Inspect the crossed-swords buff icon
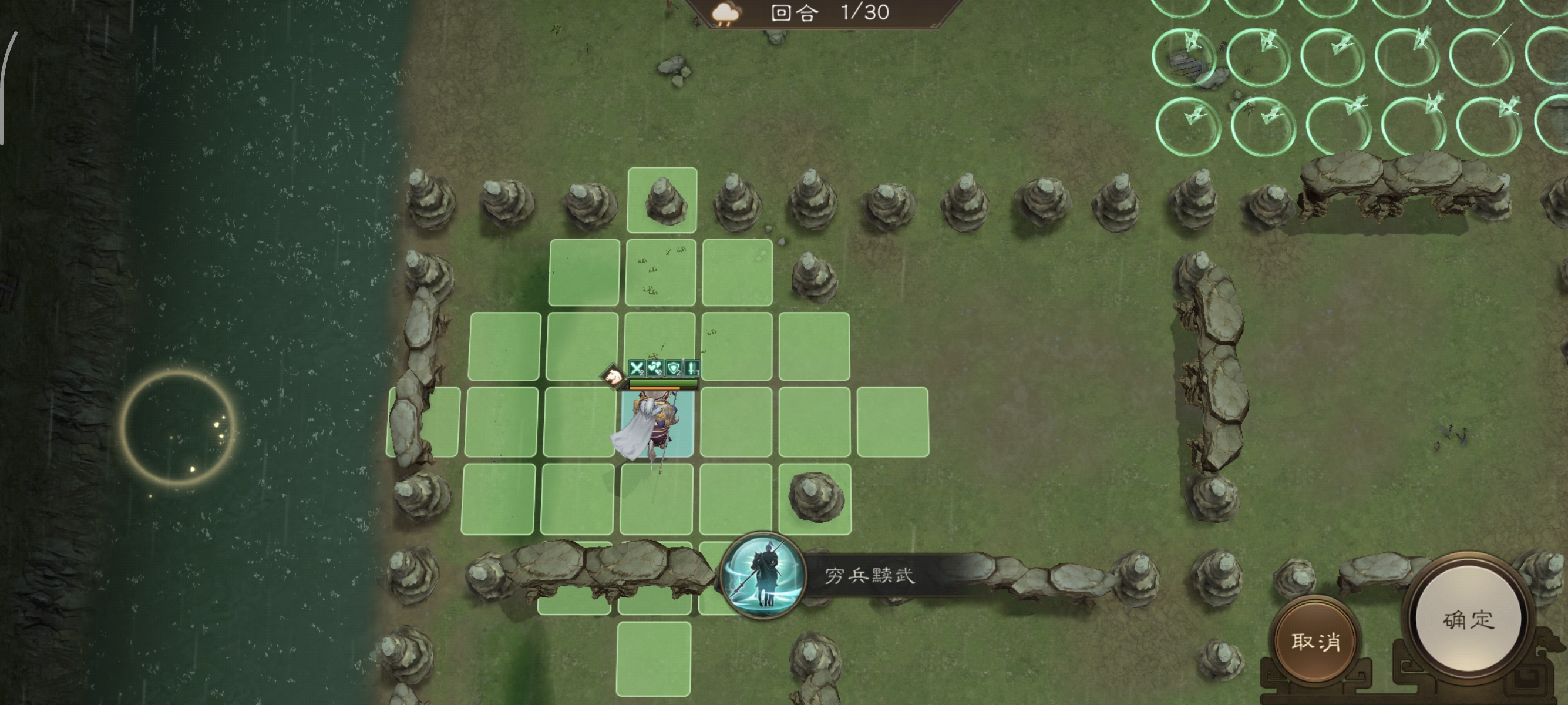 [637, 368]
